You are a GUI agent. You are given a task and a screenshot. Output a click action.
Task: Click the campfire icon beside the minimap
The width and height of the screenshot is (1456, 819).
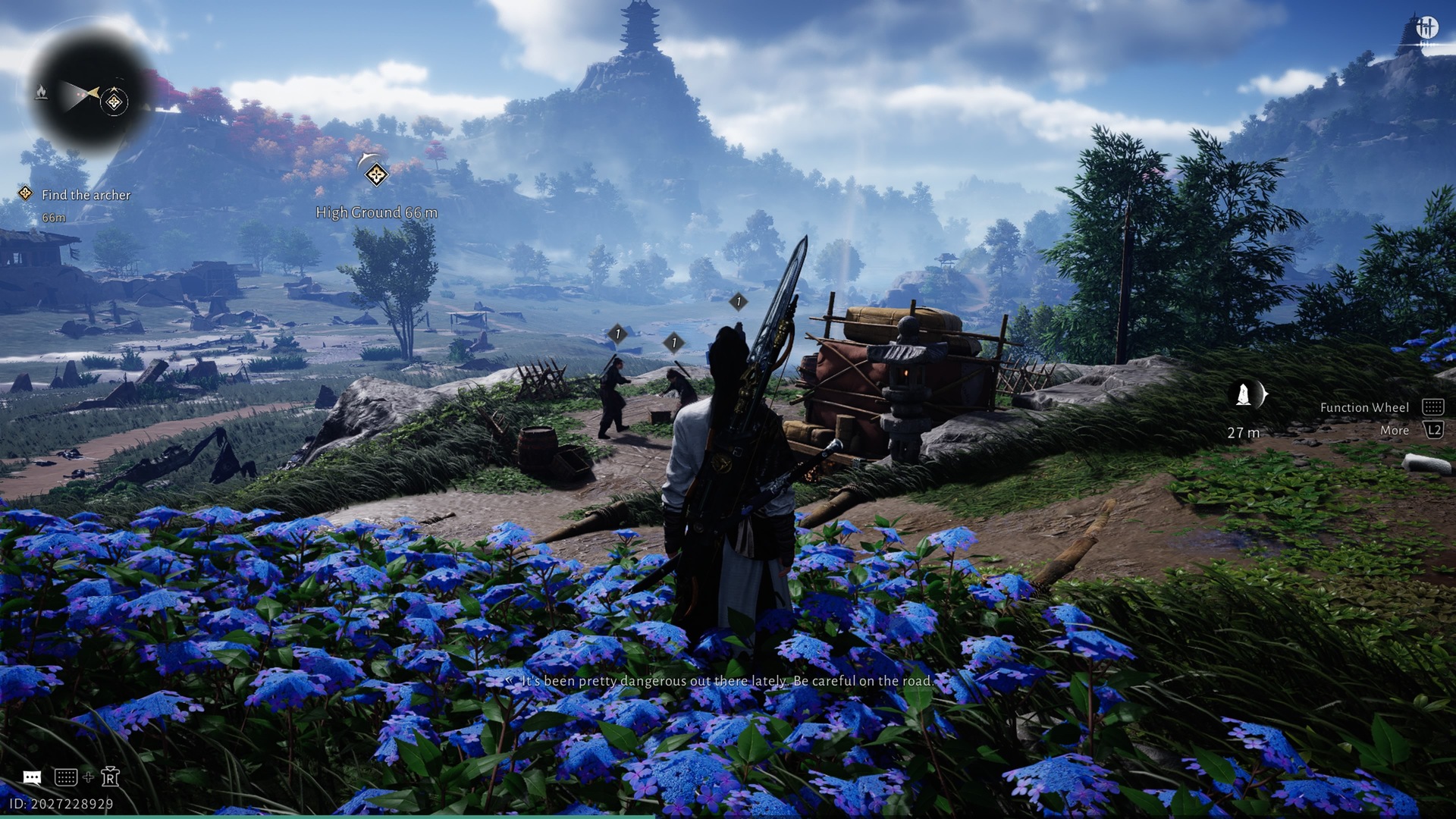coord(42,93)
